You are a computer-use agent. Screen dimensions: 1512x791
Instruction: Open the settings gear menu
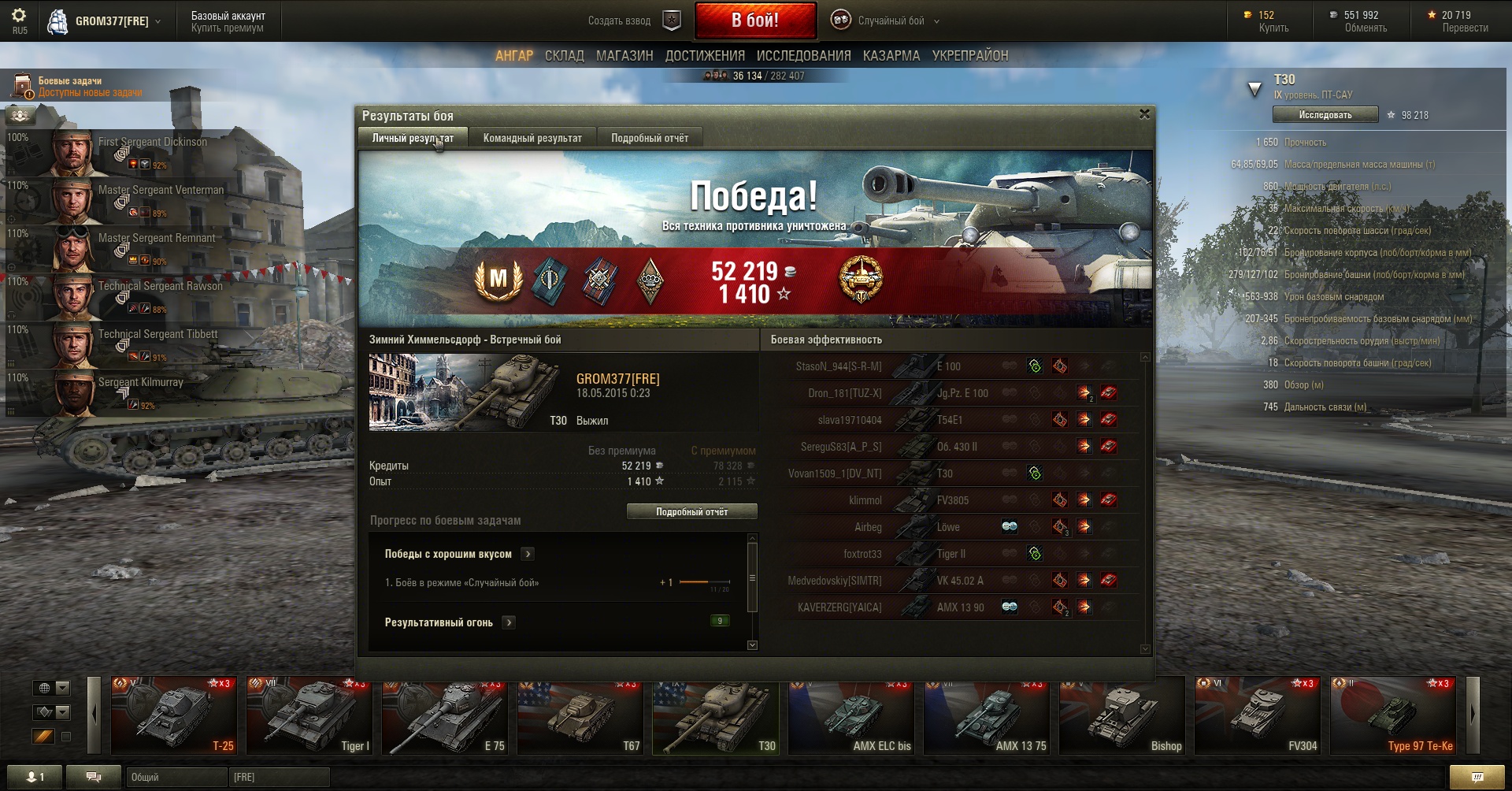19,16
